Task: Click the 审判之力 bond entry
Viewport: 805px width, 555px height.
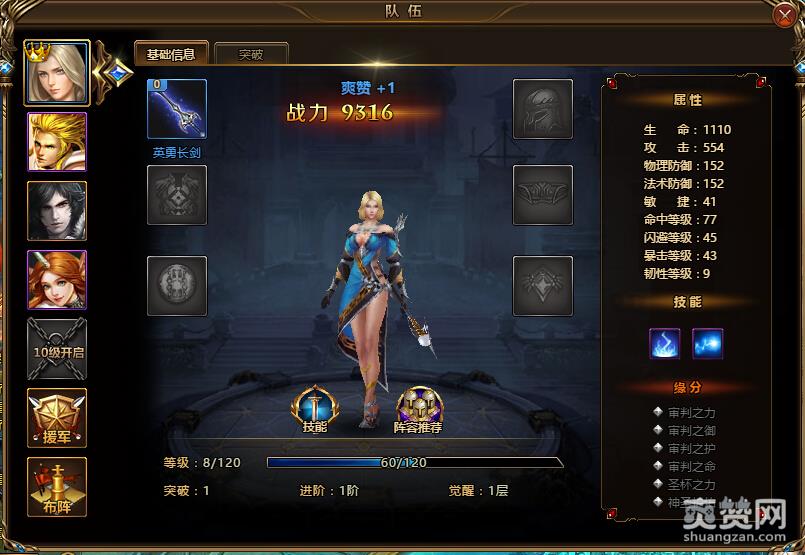Action: click(x=692, y=412)
